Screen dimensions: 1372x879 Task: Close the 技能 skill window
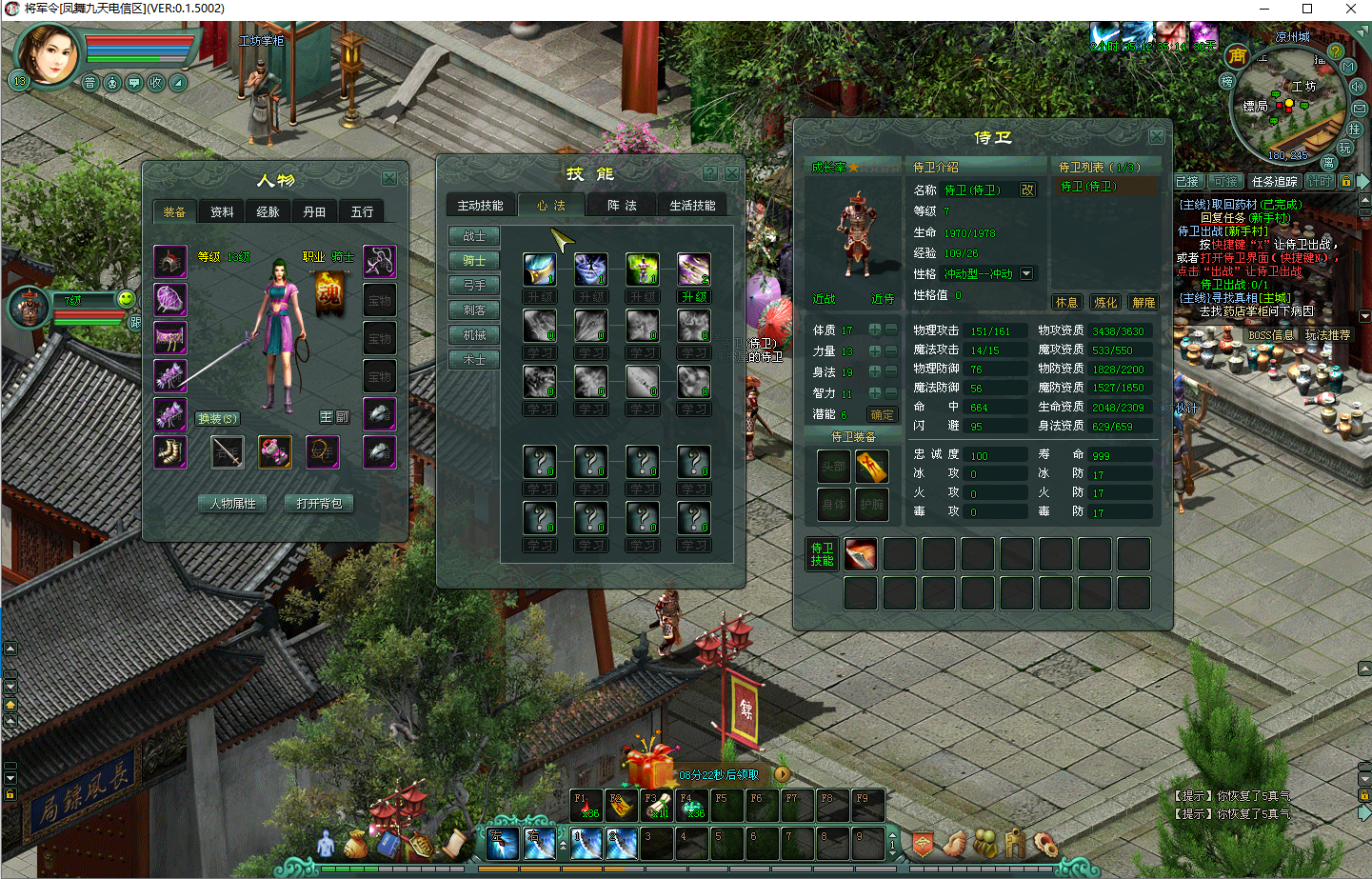coord(732,173)
